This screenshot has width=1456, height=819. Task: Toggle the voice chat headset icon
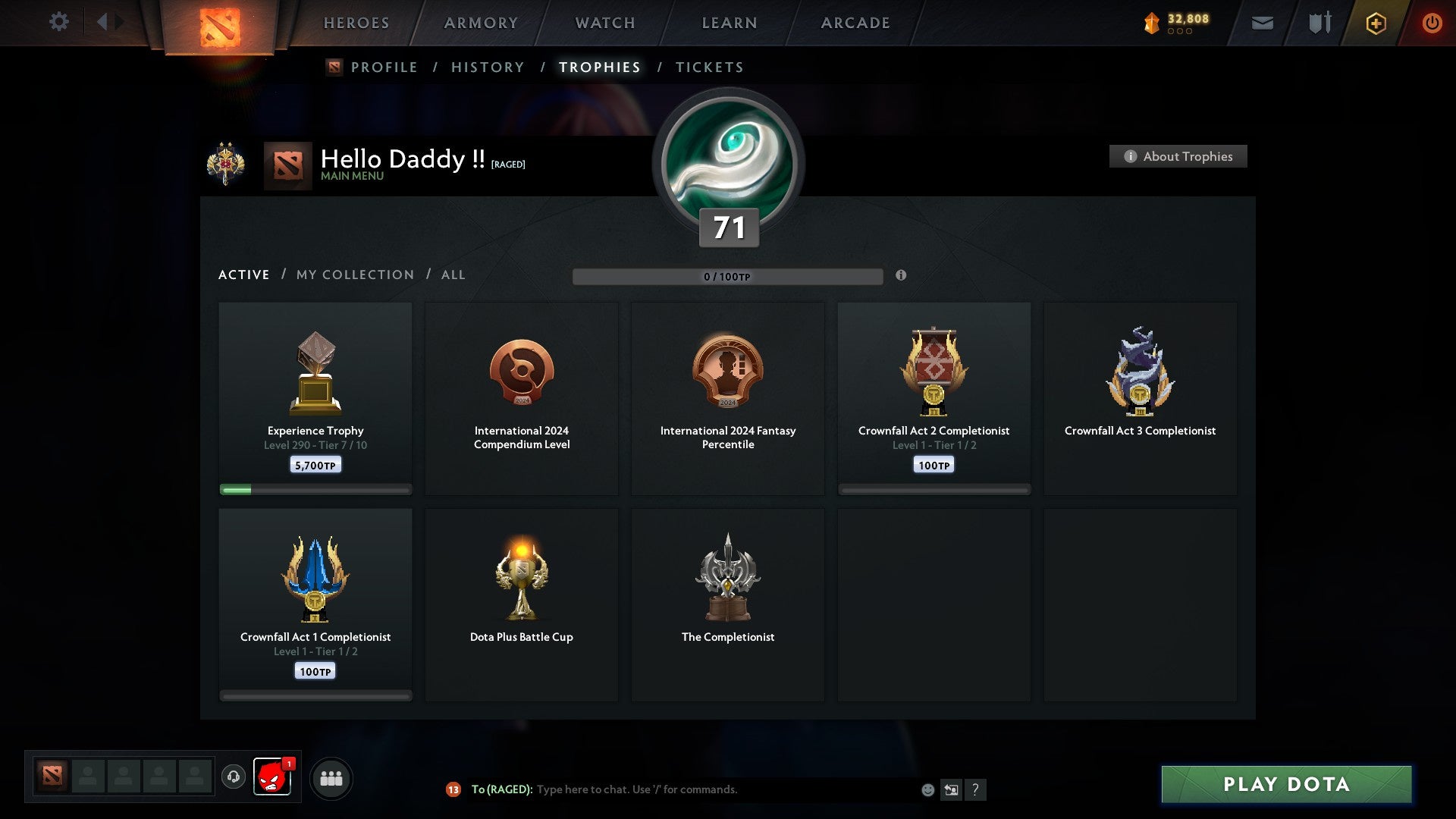point(233,777)
